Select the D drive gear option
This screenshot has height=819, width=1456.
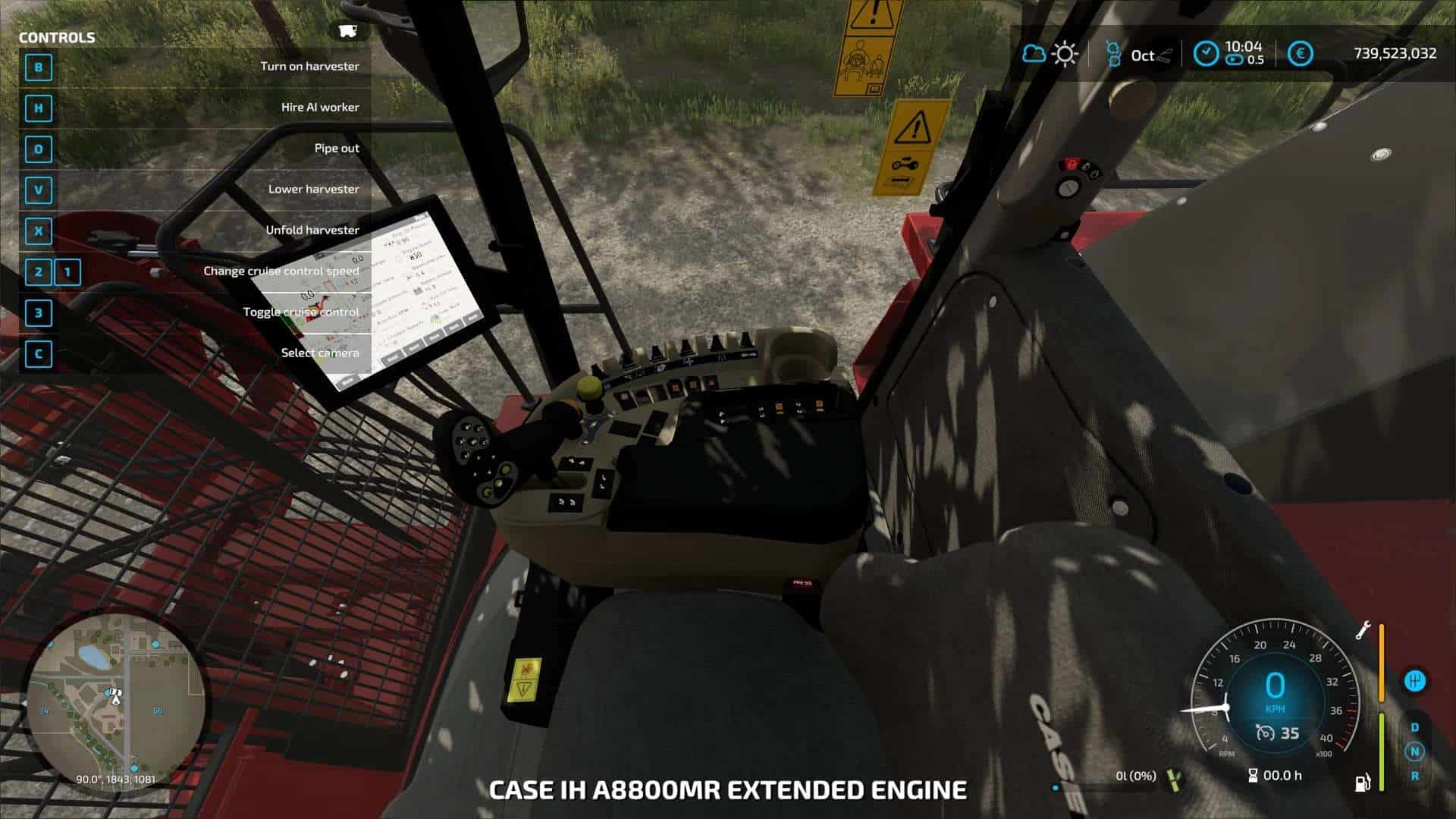(1415, 727)
